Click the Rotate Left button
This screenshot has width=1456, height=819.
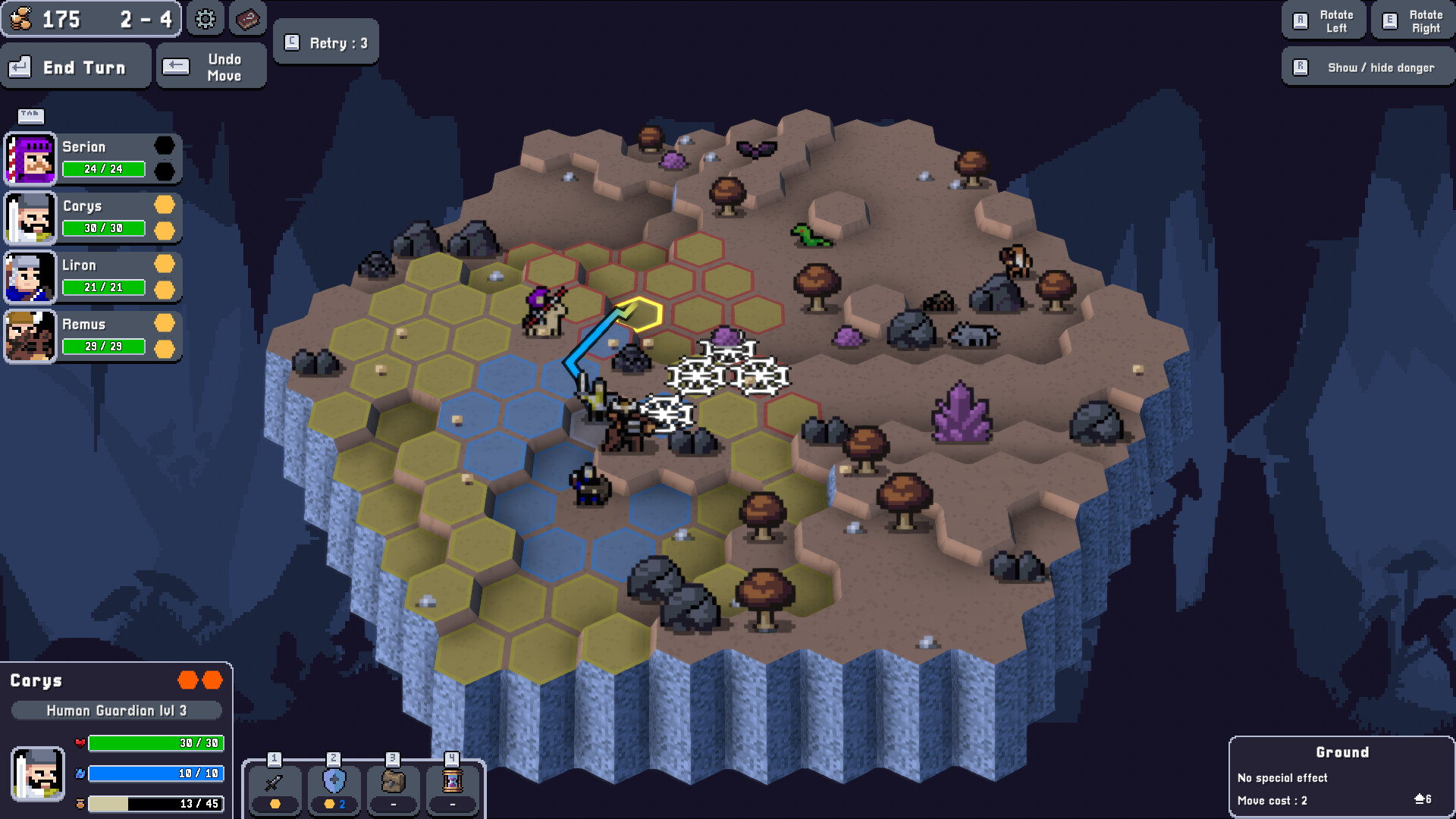coord(1323,20)
